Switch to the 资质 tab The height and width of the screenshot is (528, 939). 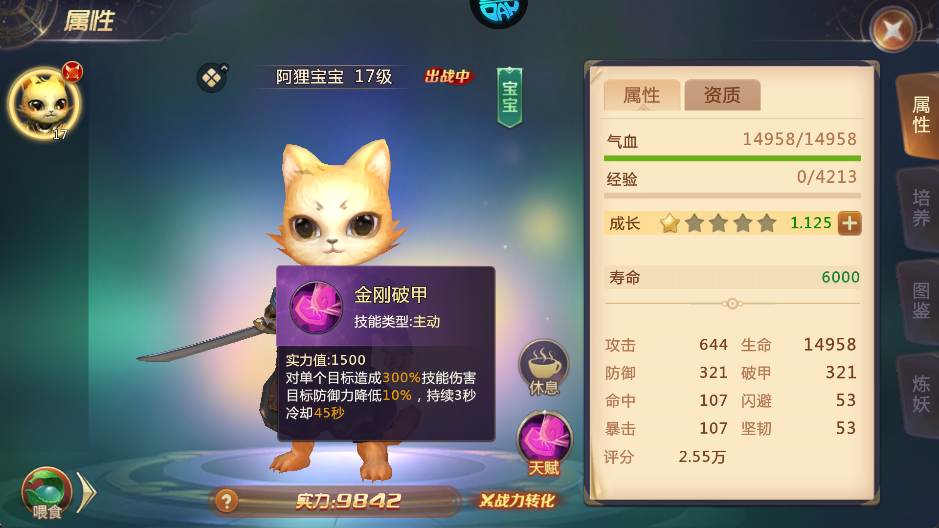(722, 95)
